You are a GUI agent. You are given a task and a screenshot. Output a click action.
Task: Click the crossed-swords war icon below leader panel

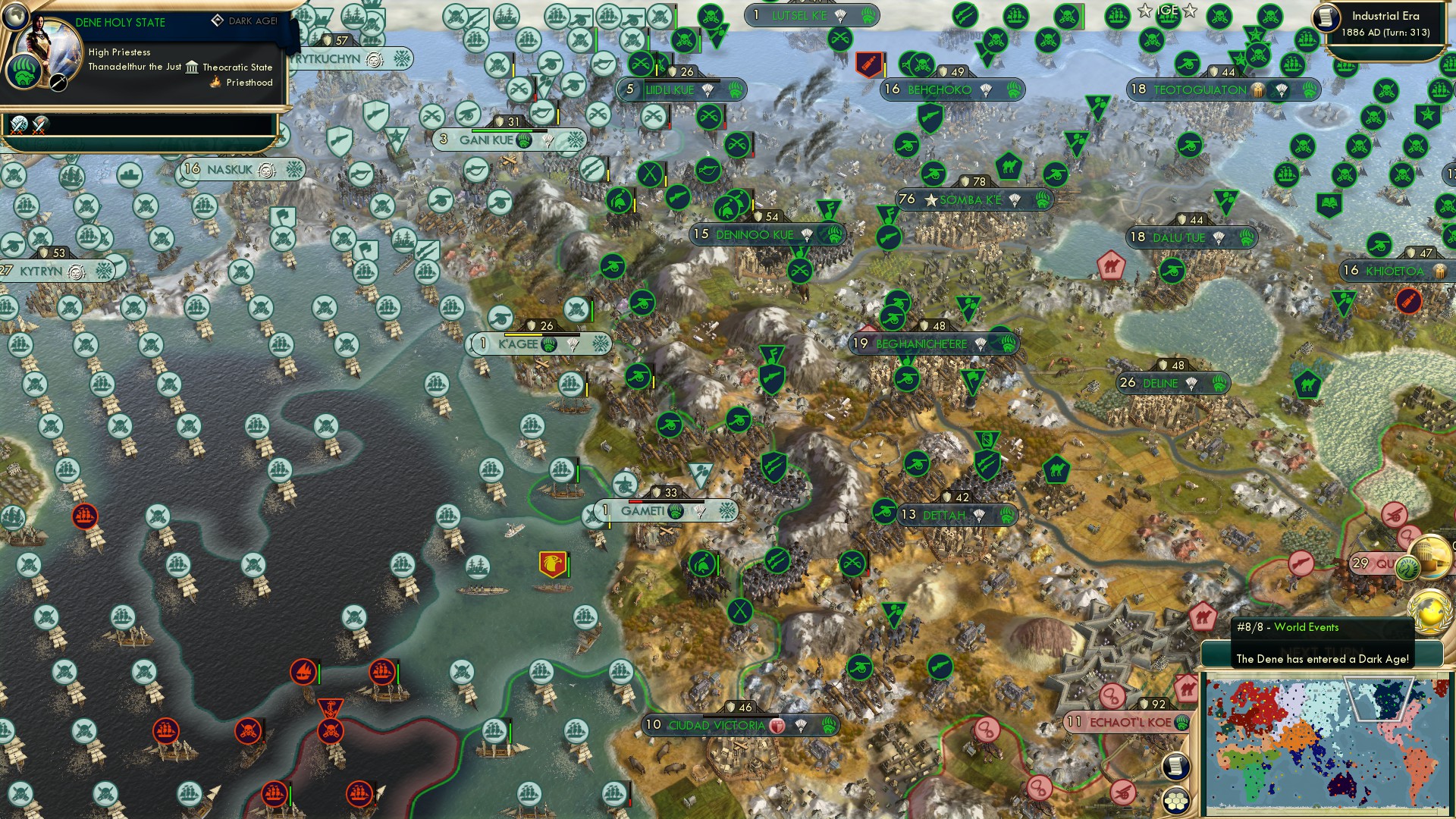tap(19, 126)
